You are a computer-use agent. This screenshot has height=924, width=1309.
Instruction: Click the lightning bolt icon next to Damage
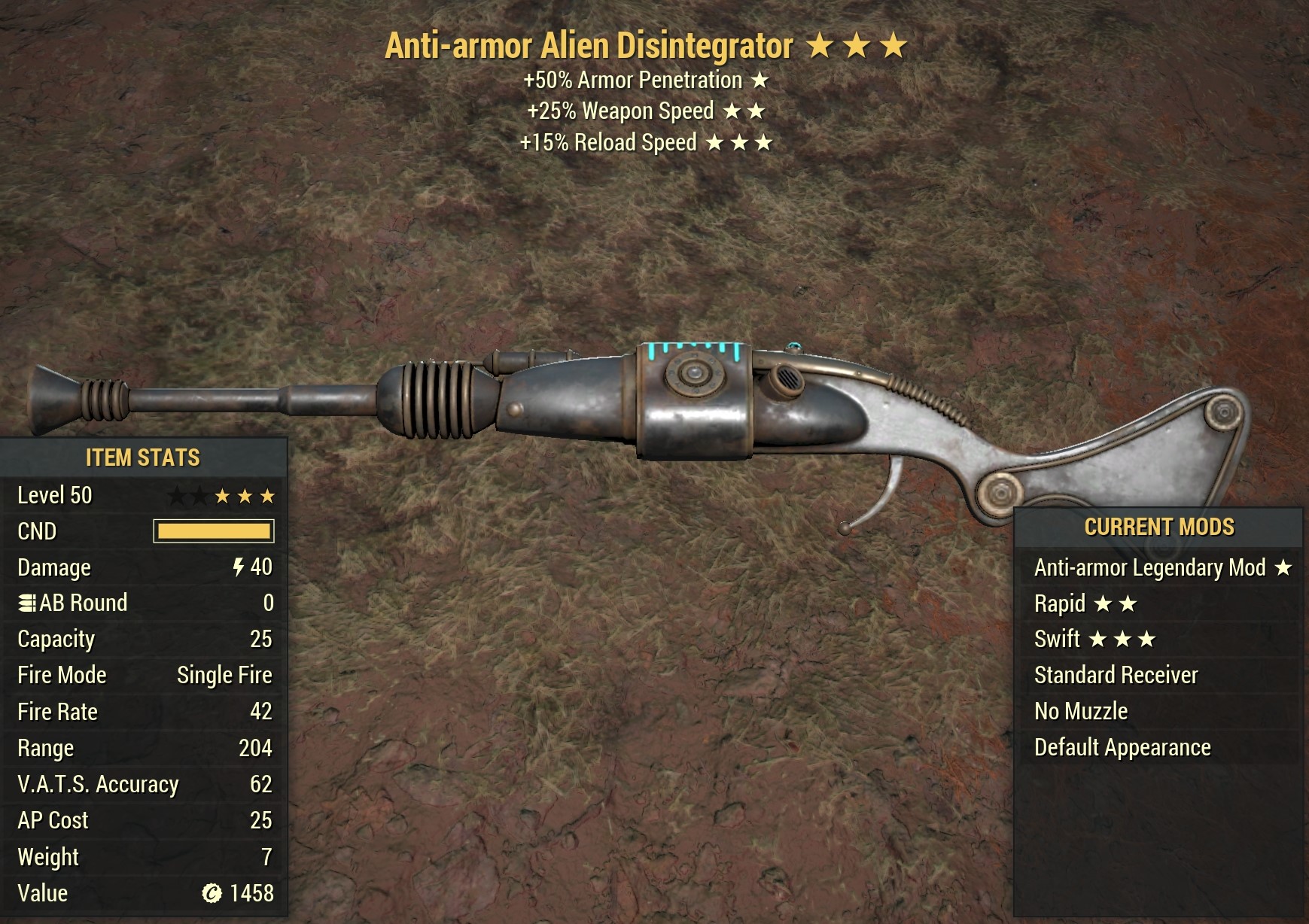pos(239,567)
